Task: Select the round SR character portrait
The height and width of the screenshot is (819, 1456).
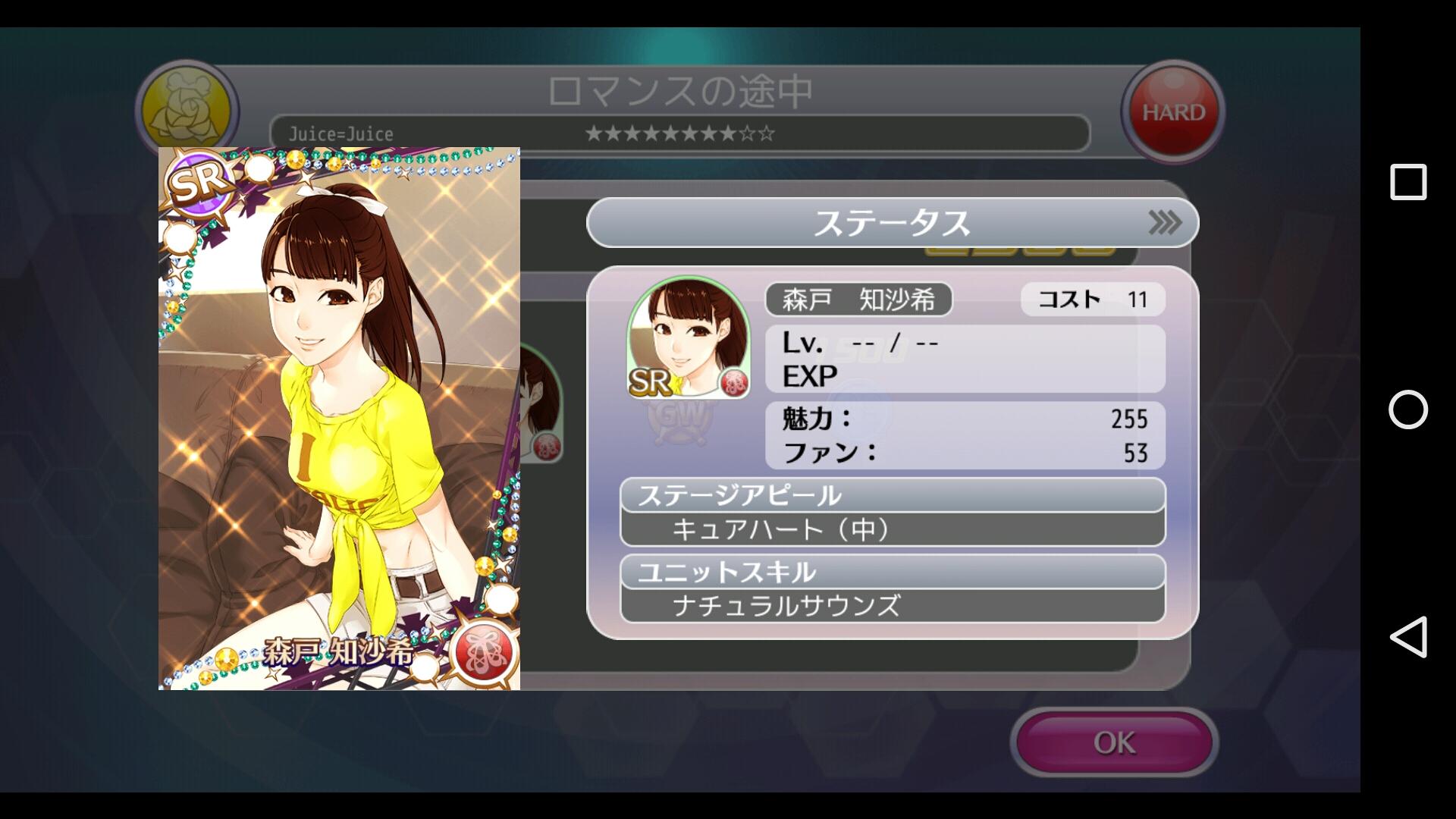Action: click(689, 337)
